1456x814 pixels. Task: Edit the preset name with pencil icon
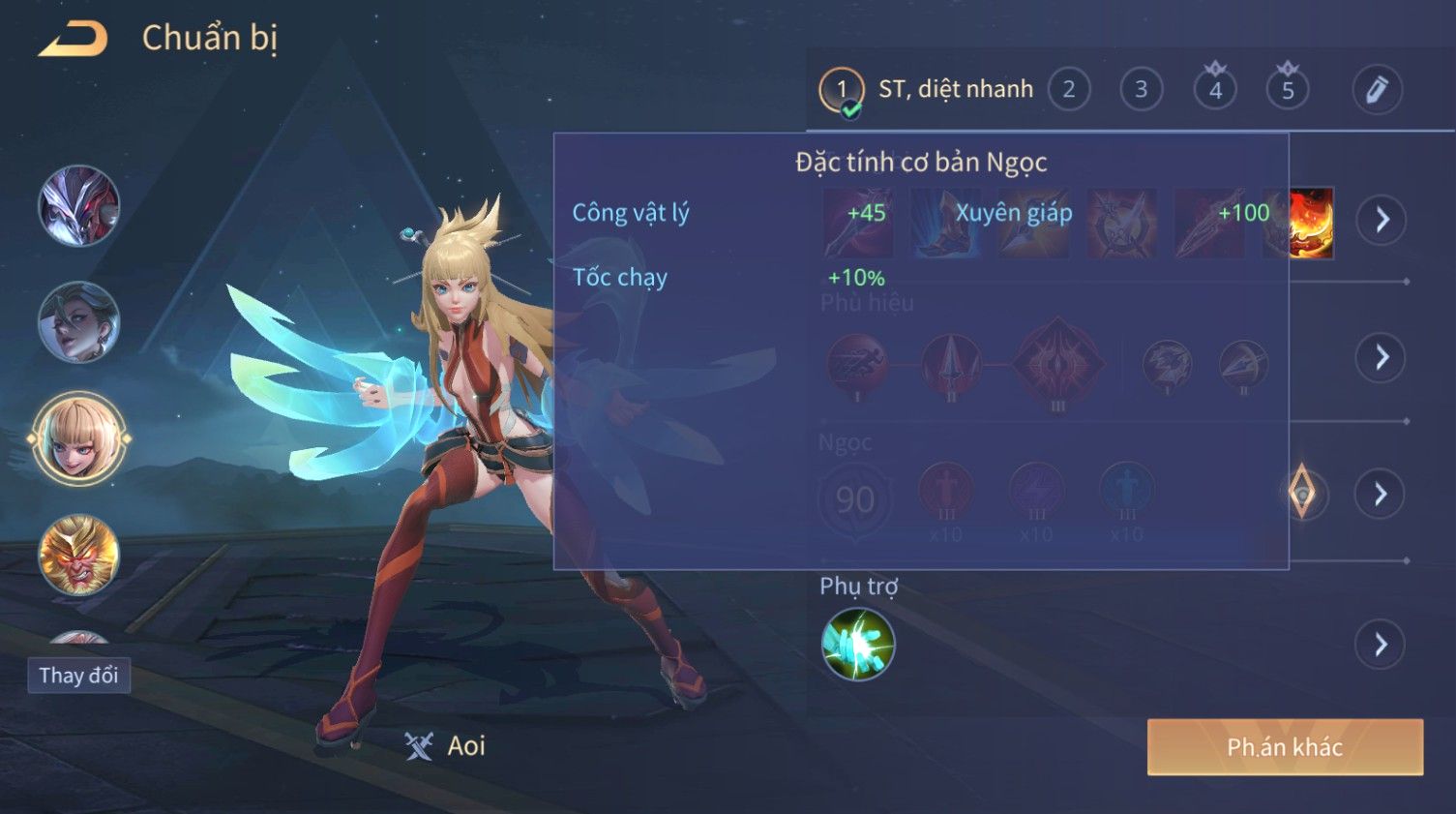point(1377,90)
